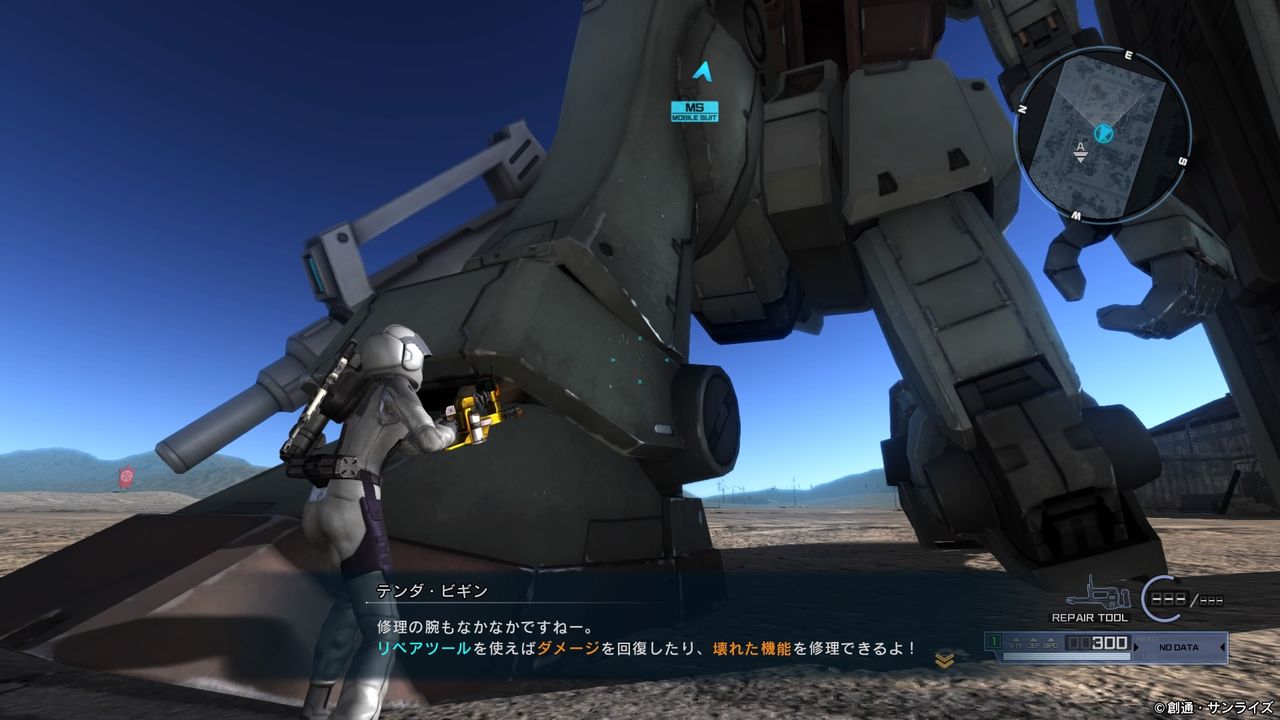Click the right arrow next to the 300 counter
The width and height of the screenshot is (1280, 720).
(1135, 646)
